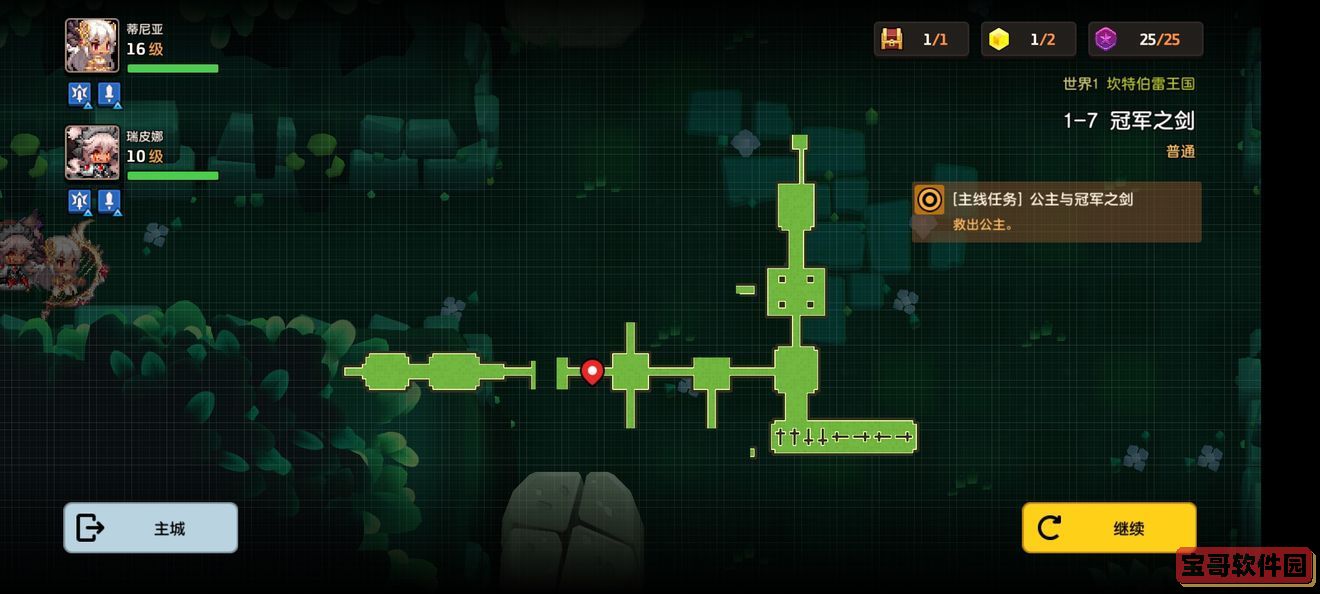Select the 蒂尼亚 hero portrait
Screen dimensions: 1320x594
[92, 46]
